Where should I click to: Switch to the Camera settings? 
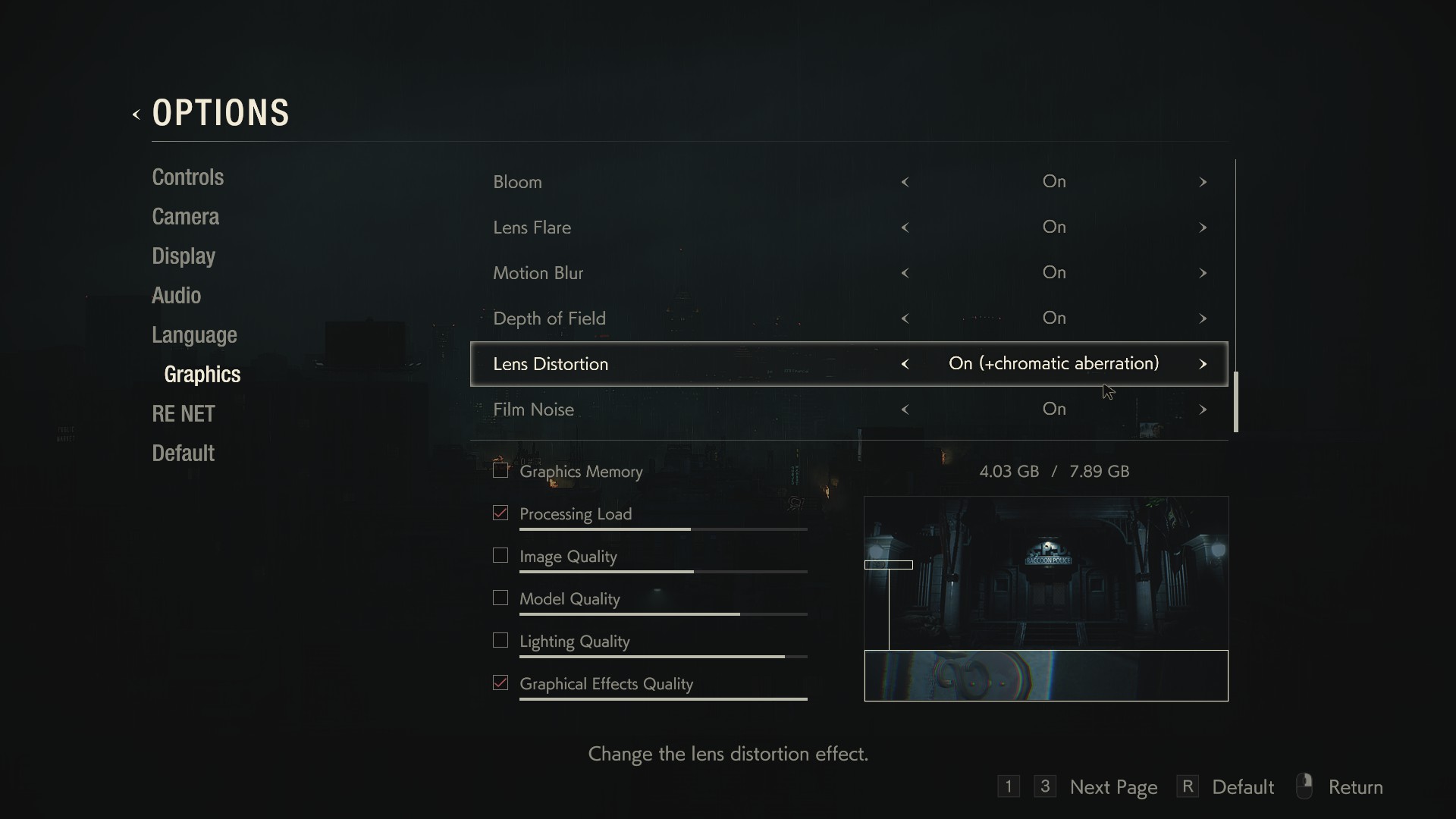(x=185, y=217)
